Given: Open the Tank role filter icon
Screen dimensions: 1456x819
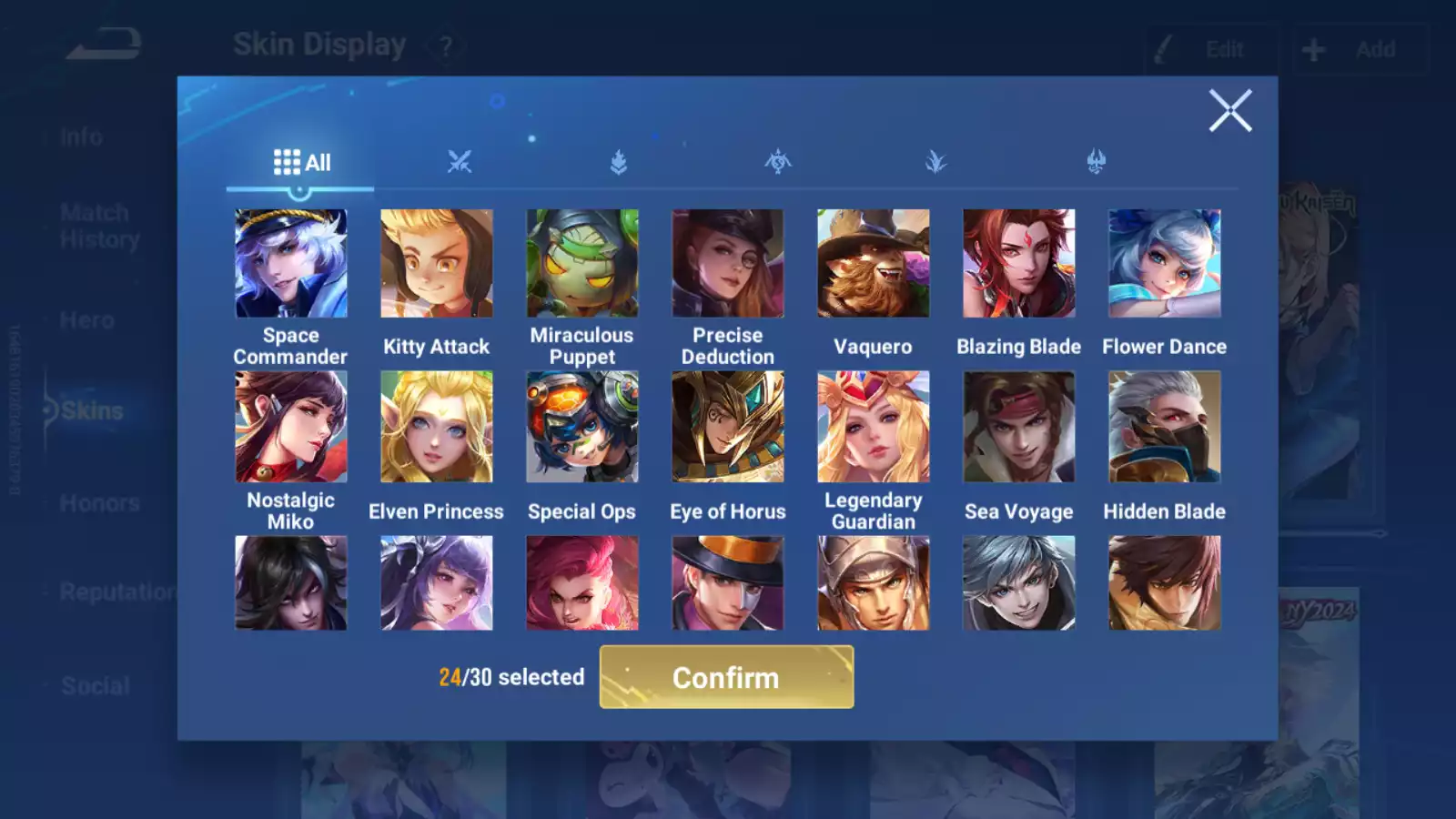Looking at the screenshot, I should 619,162.
